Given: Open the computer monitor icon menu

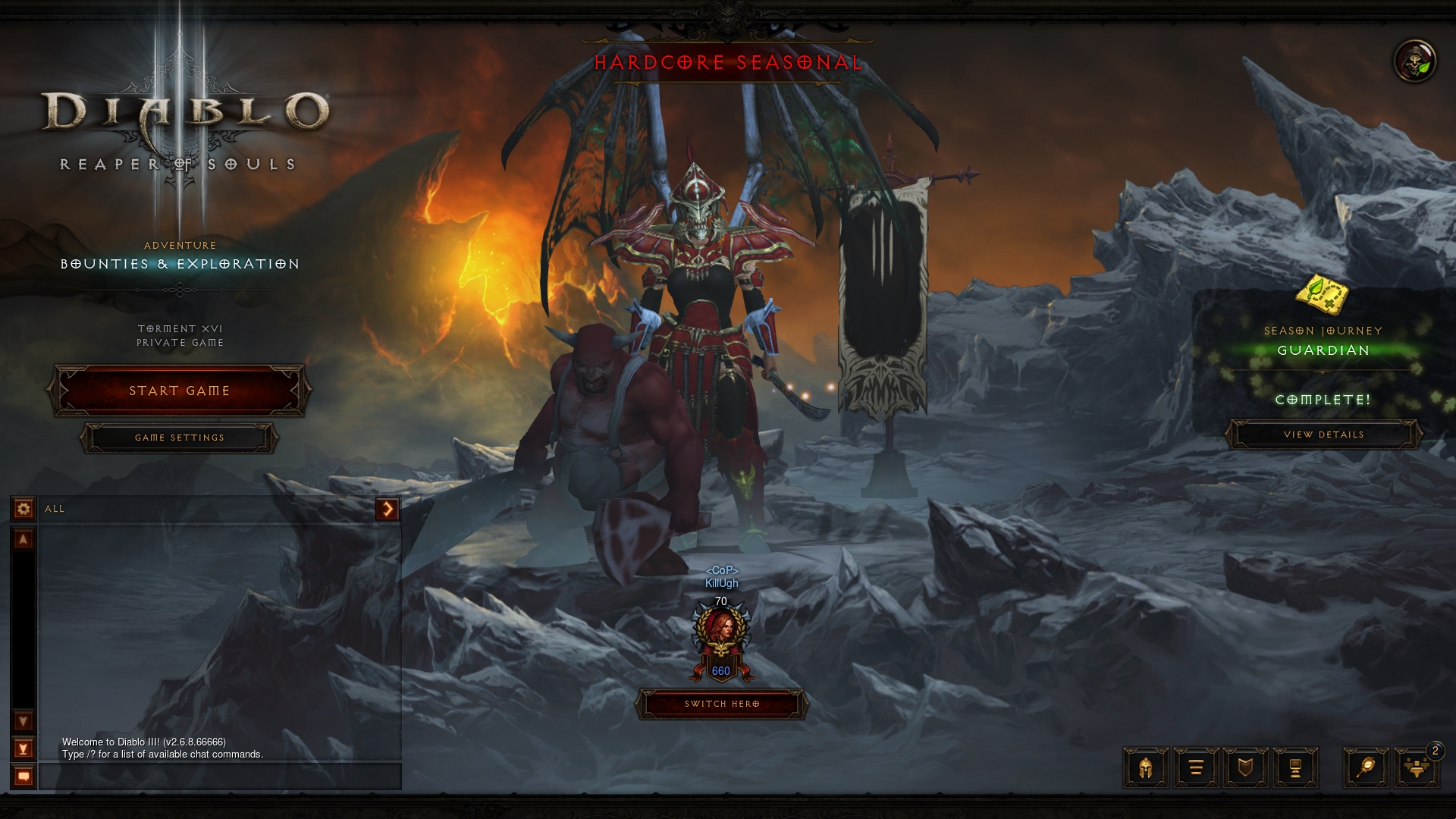Looking at the screenshot, I should [1295, 768].
